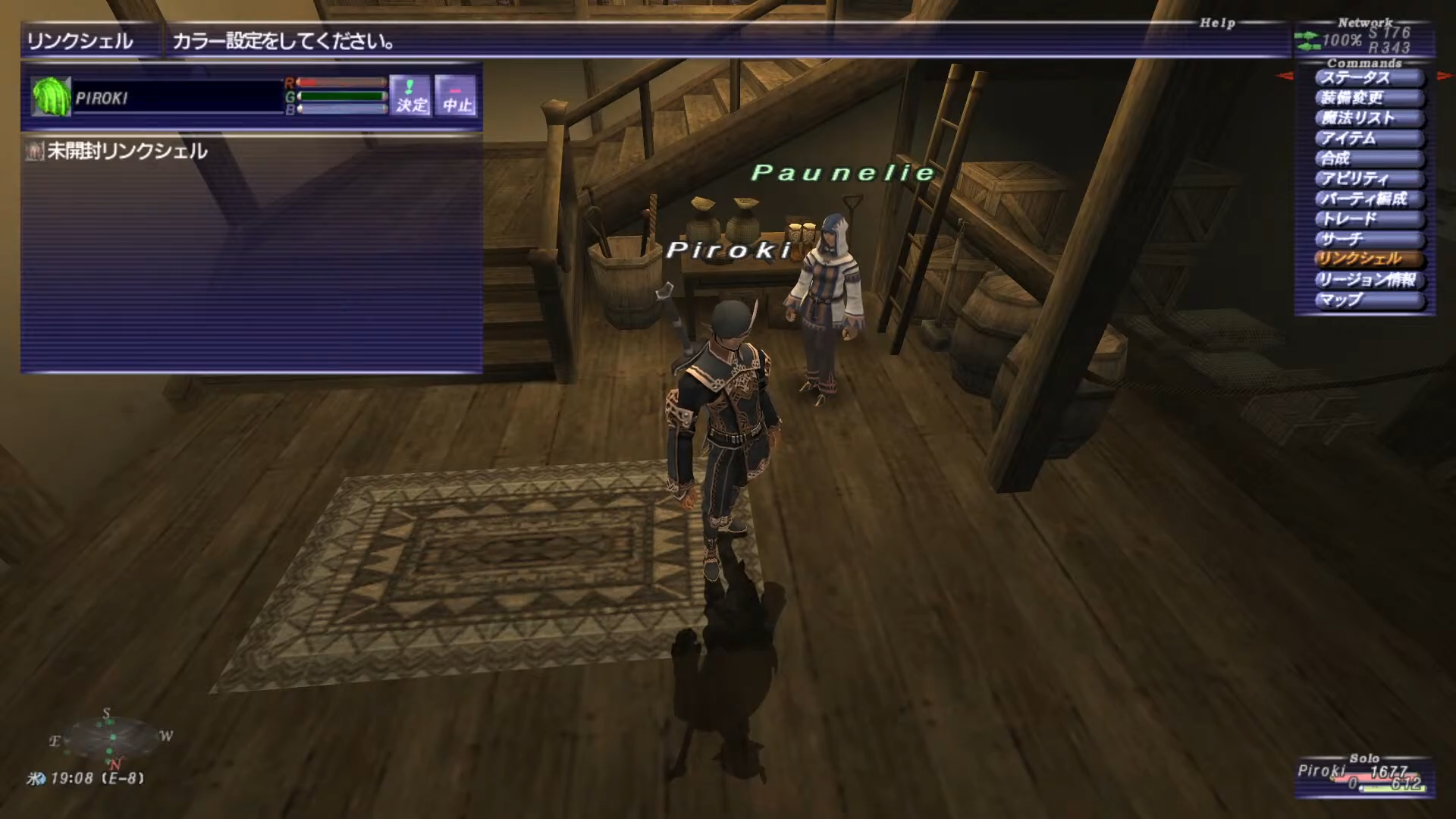Adjust the blue (B) color slider
Viewport: 1456px width, 819px height.
point(342,109)
